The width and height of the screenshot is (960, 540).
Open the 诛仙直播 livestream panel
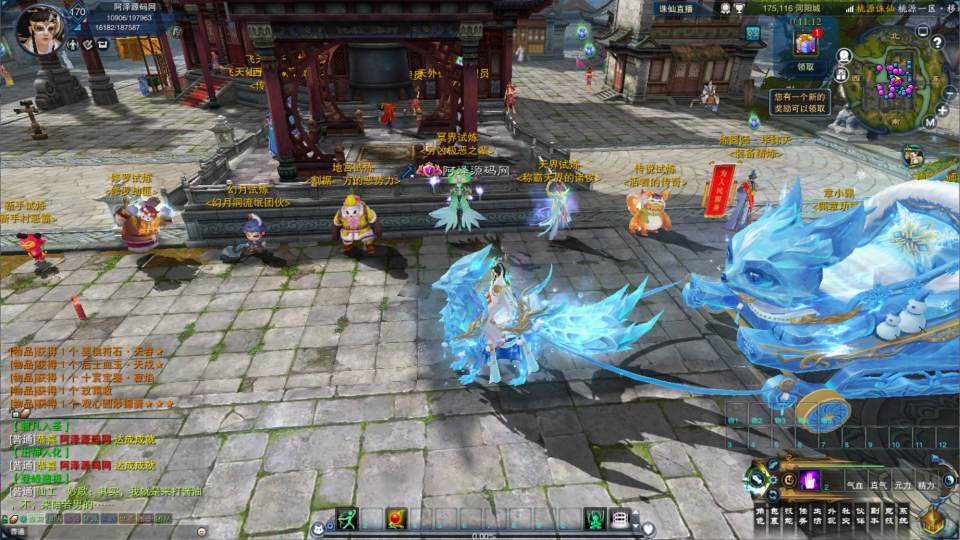coord(676,8)
